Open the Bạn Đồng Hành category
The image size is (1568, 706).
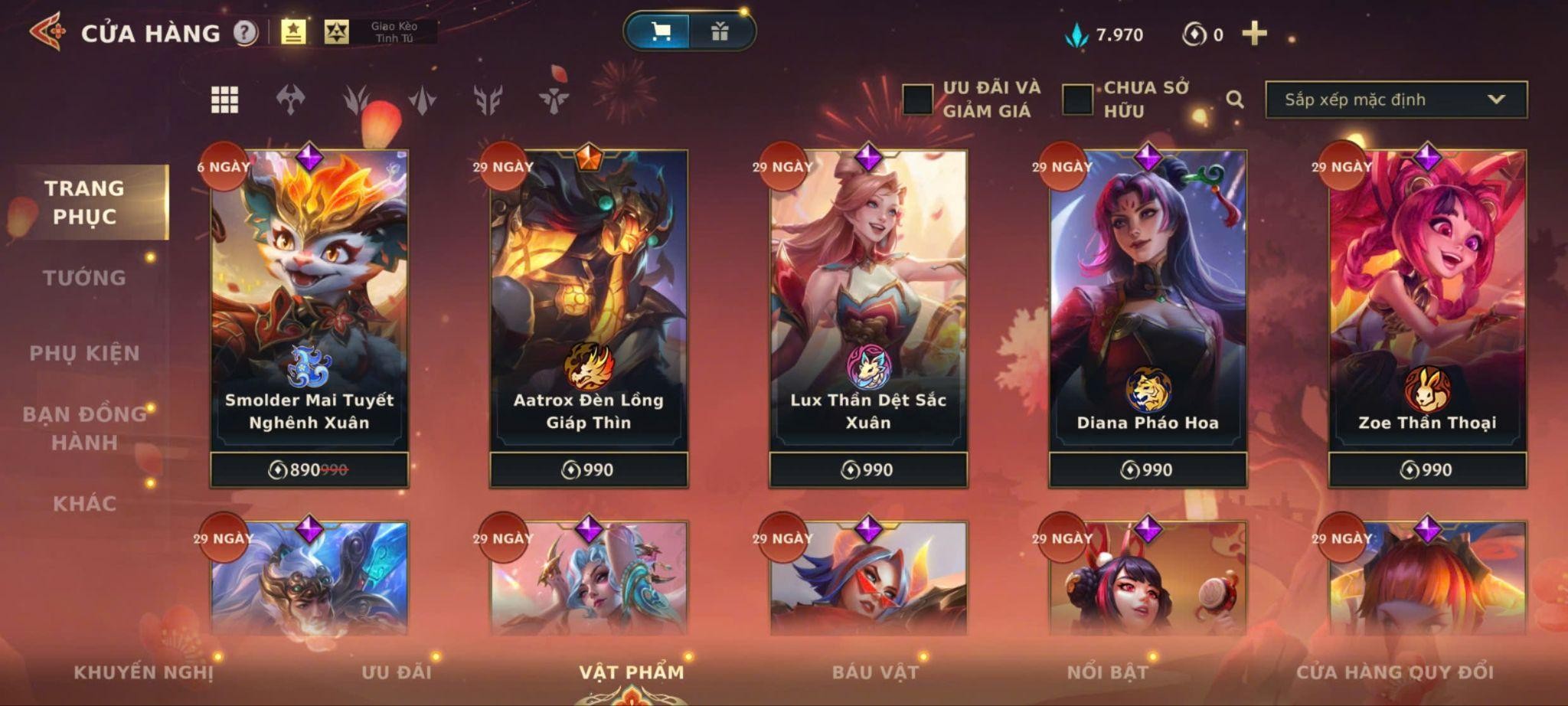click(x=84, y=428)
